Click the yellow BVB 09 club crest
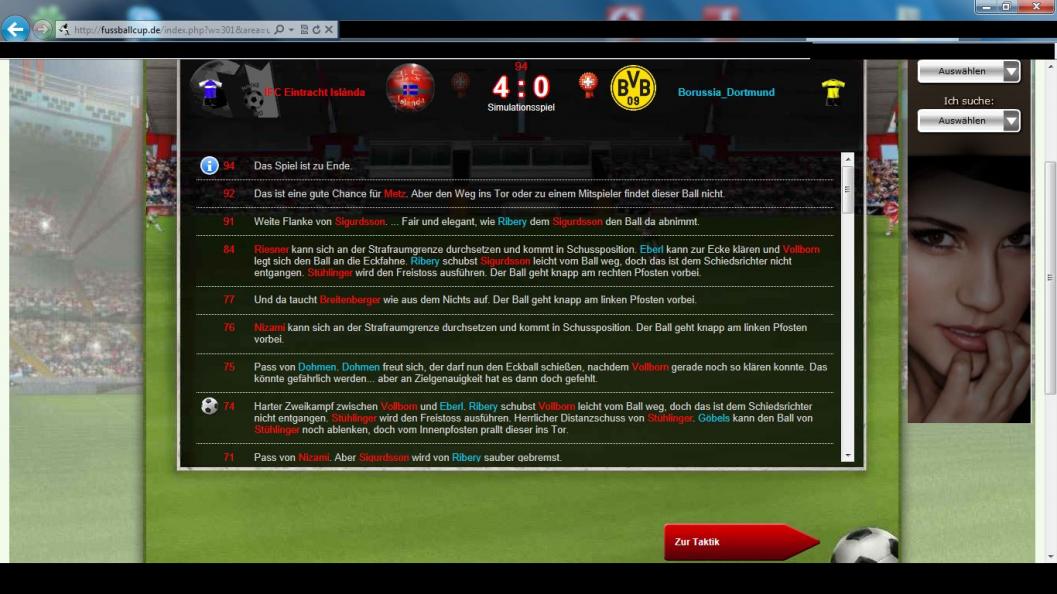Image resolution: width=1057 pixels, height=594 pixels. click(x=633, y=89)
